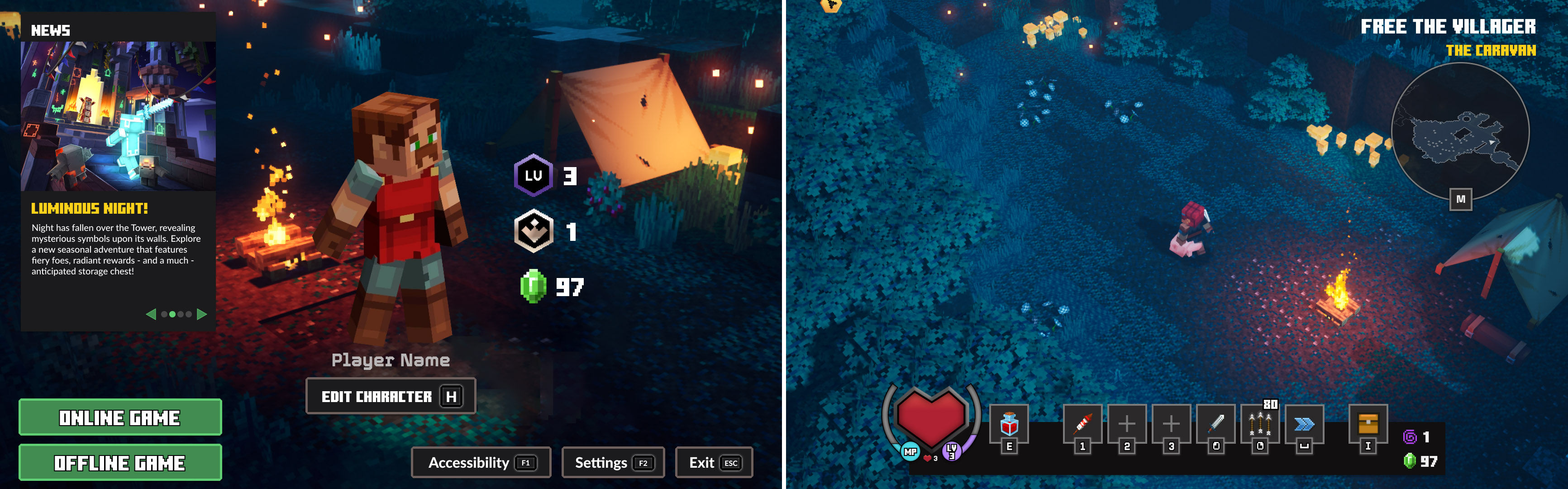
Task: Show the next news article
Action: point(202,314)
